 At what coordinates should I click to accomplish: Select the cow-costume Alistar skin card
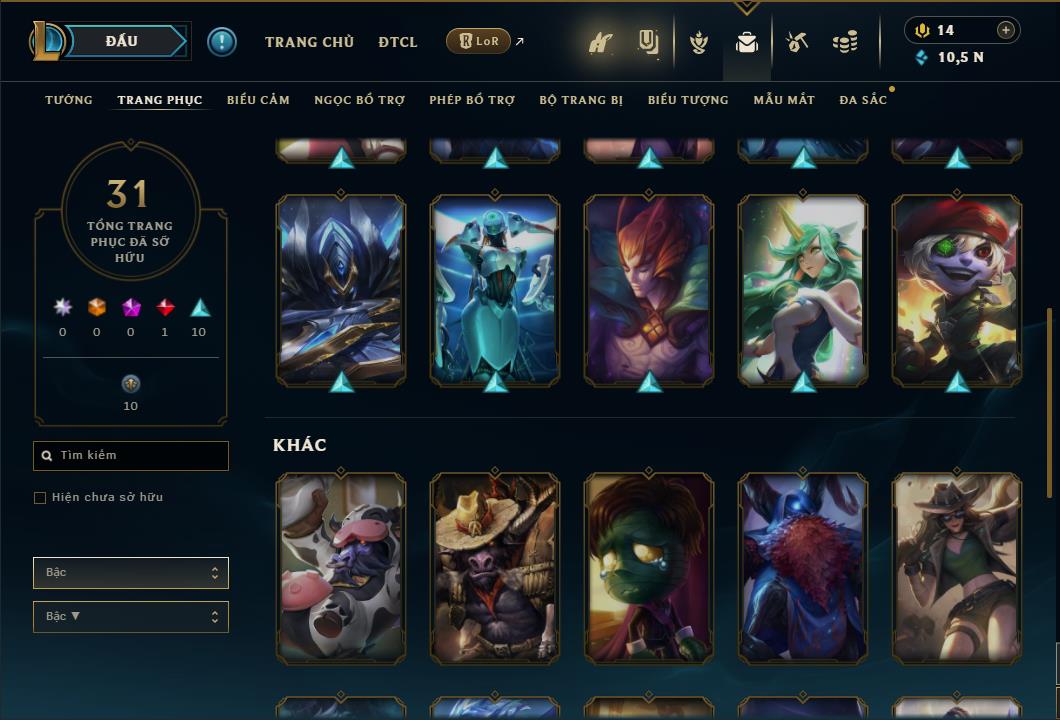pos(341,567)
